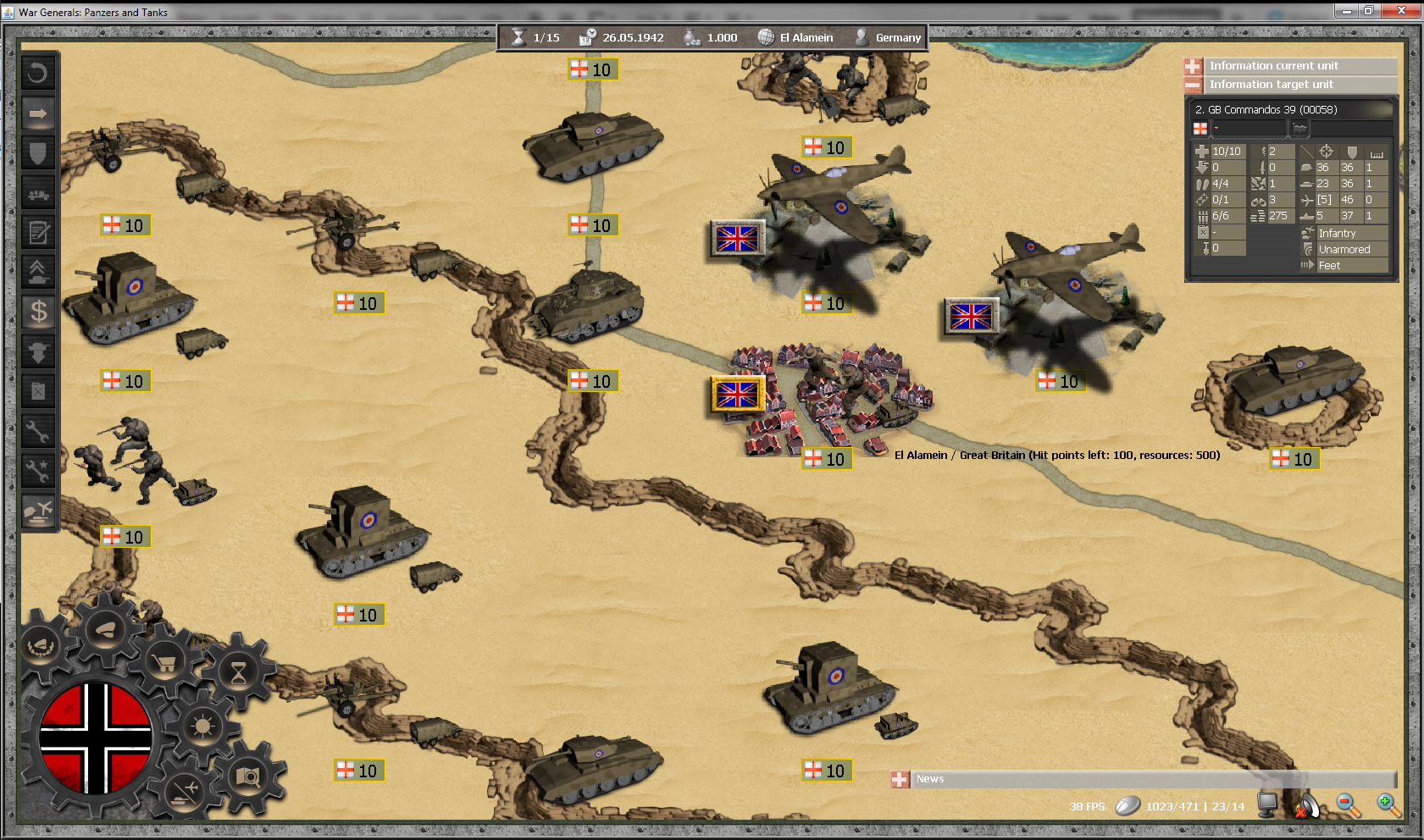
Task: Select the move arrow command
Action: 38,113
